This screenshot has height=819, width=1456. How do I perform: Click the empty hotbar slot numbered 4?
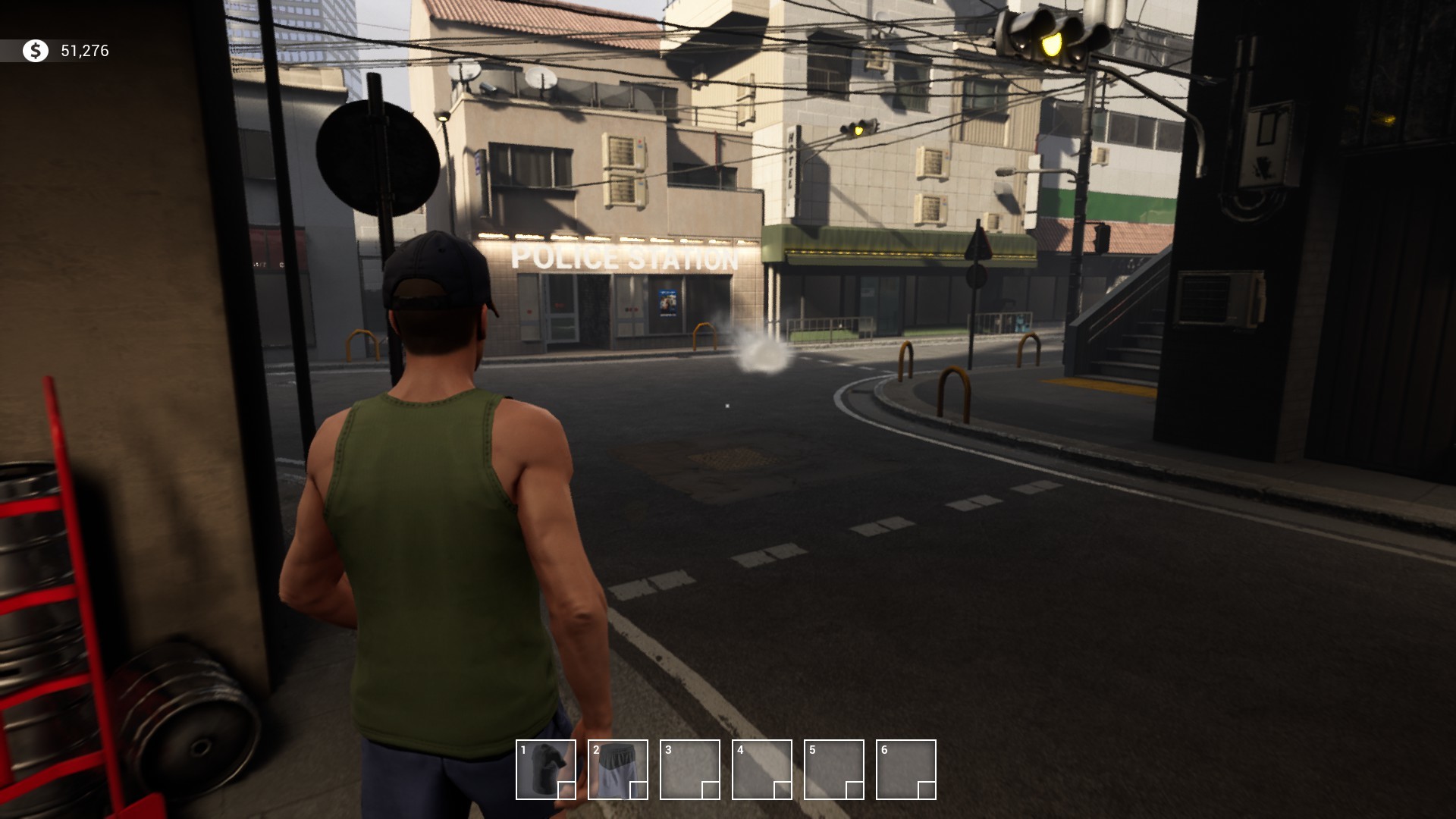tap(761, 769)
